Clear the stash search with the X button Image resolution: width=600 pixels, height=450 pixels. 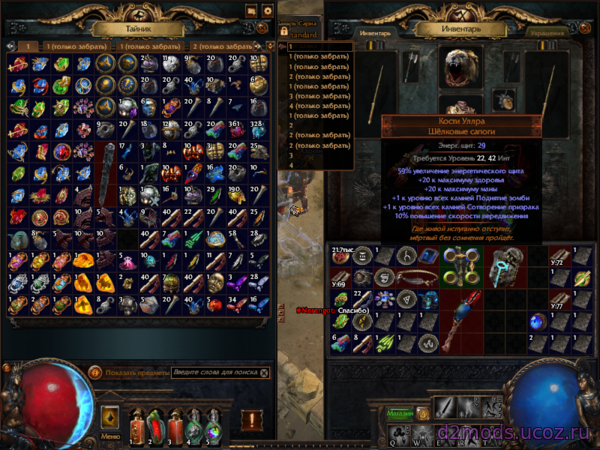263,371
